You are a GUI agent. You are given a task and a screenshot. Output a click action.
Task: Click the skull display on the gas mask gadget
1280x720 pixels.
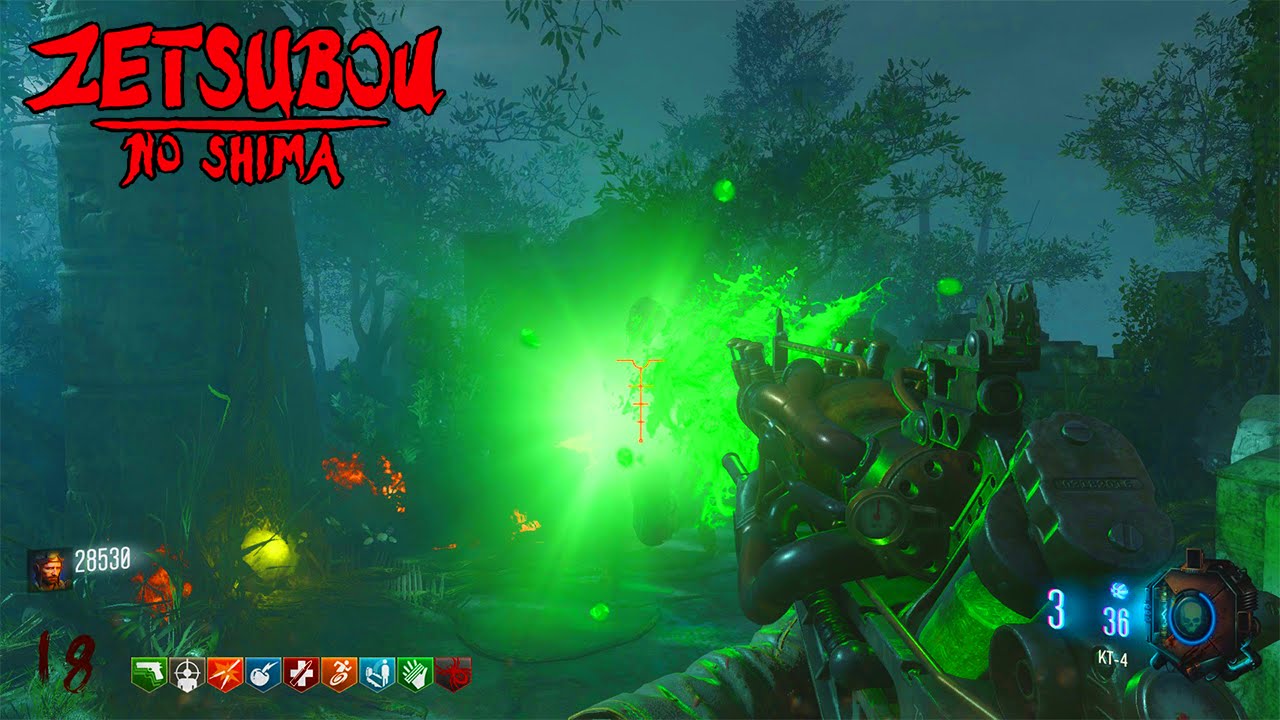1193,616
